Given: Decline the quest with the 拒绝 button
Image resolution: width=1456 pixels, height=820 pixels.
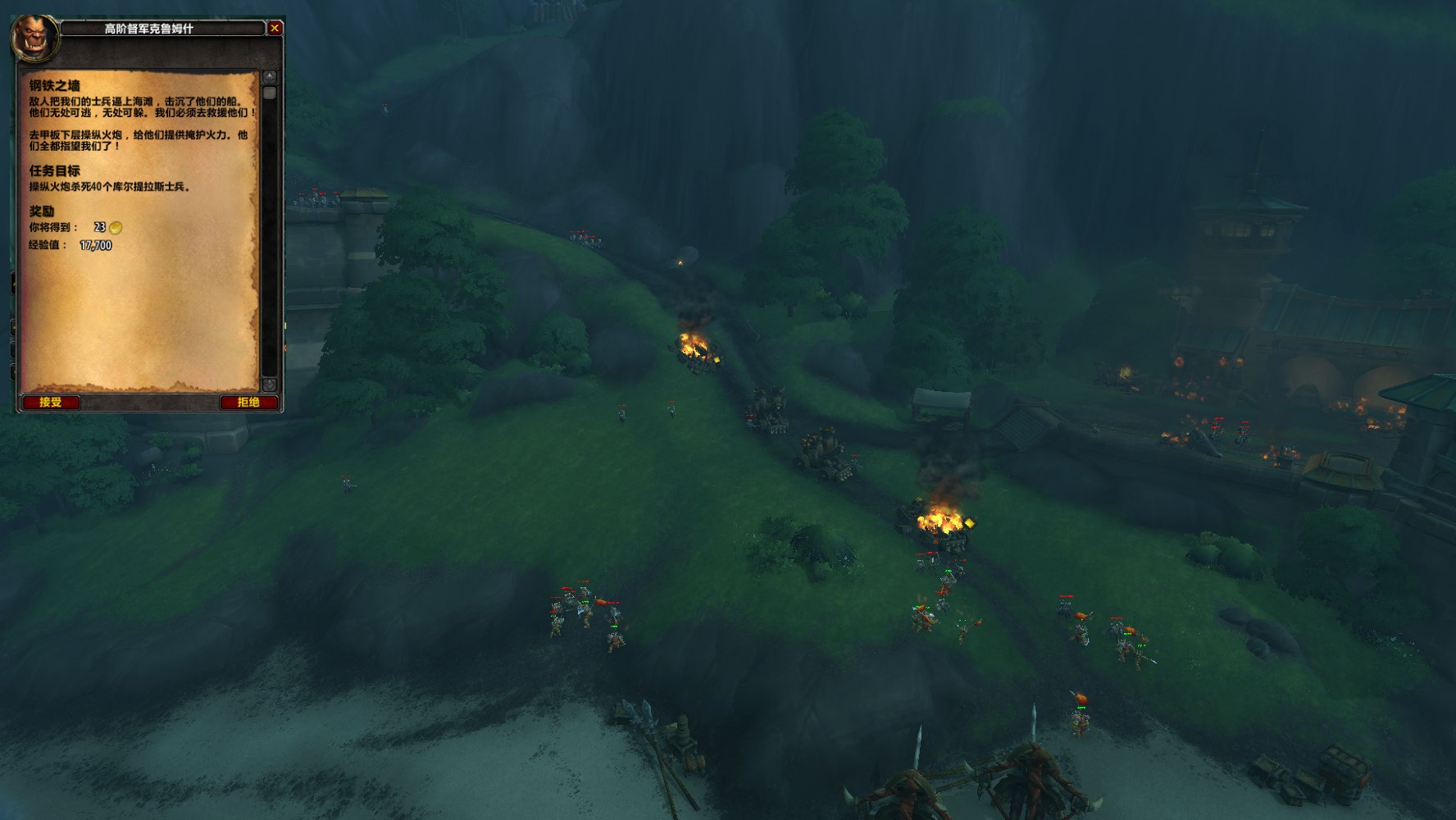Looking at the screenshot, I should tap(248, 402).
